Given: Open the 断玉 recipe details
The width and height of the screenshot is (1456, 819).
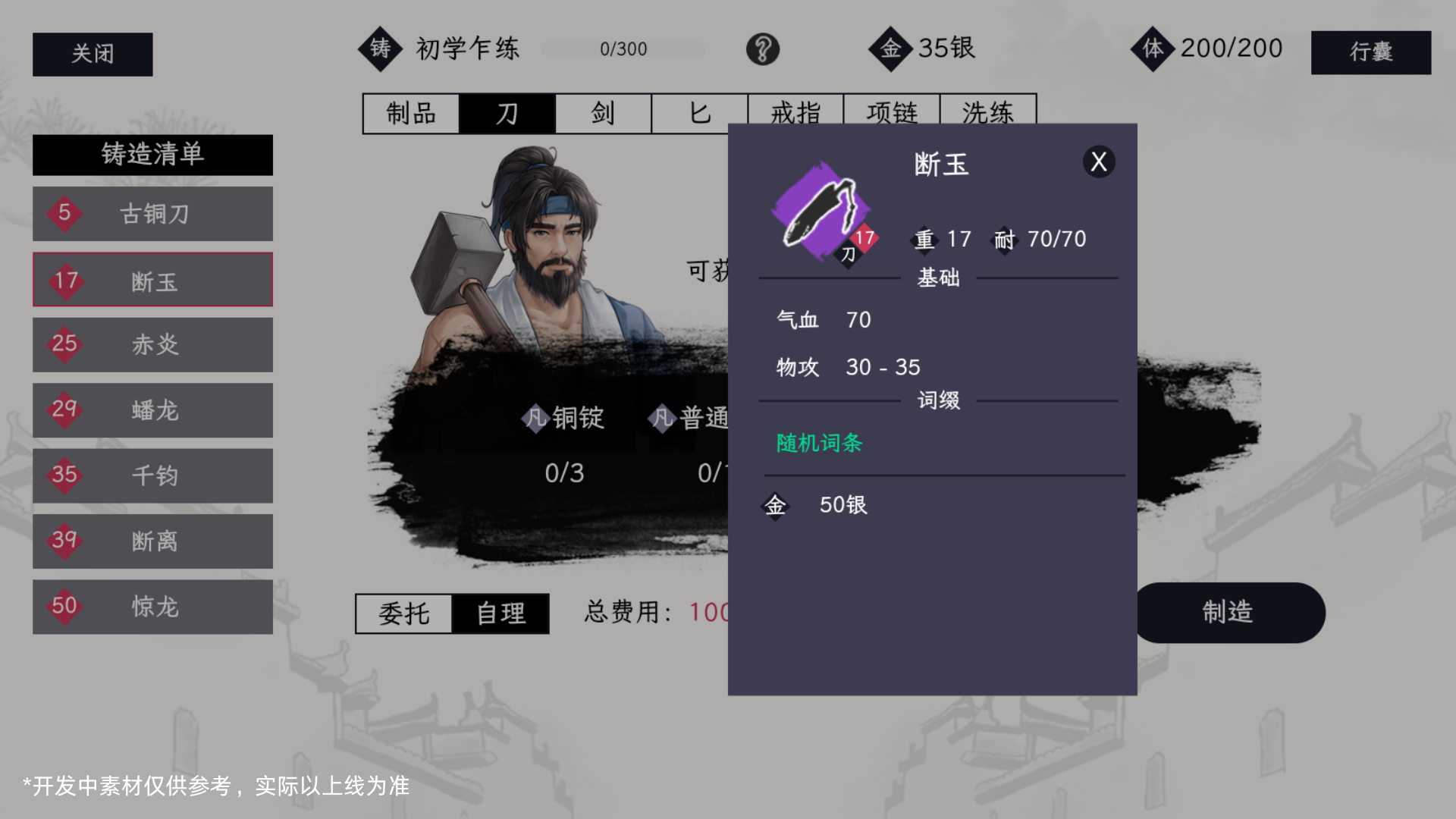Looking at the screenshot, I should pos(152,279).
